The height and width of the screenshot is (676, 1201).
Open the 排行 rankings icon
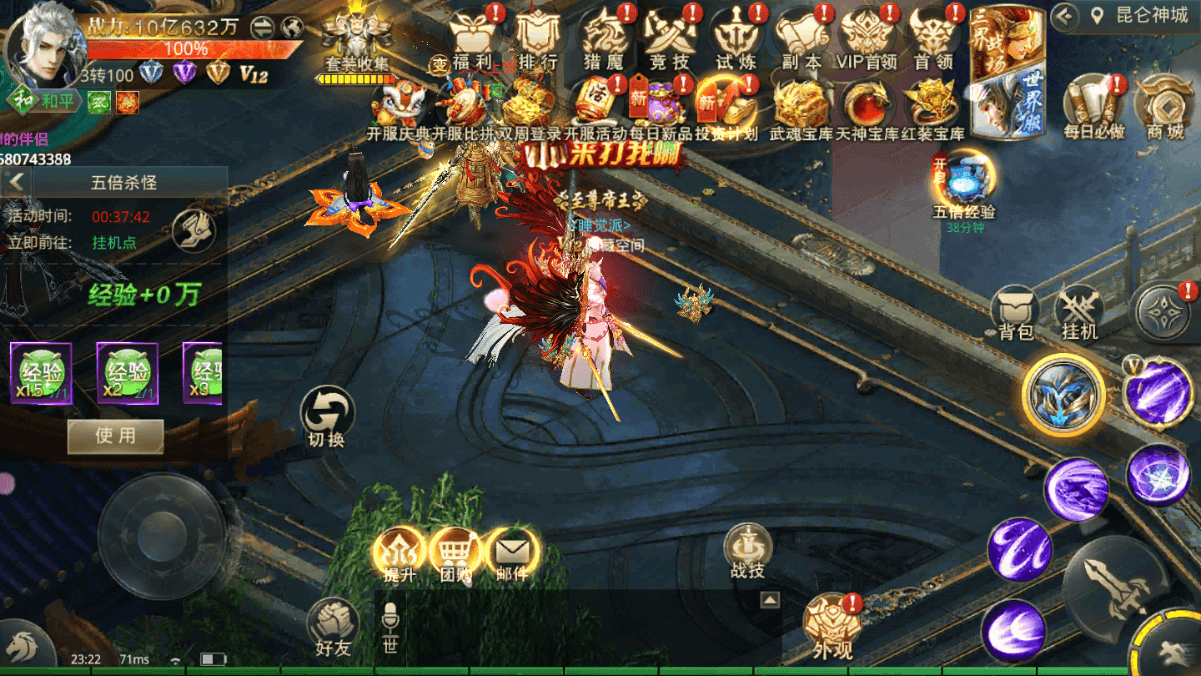[x=537, y=40]
